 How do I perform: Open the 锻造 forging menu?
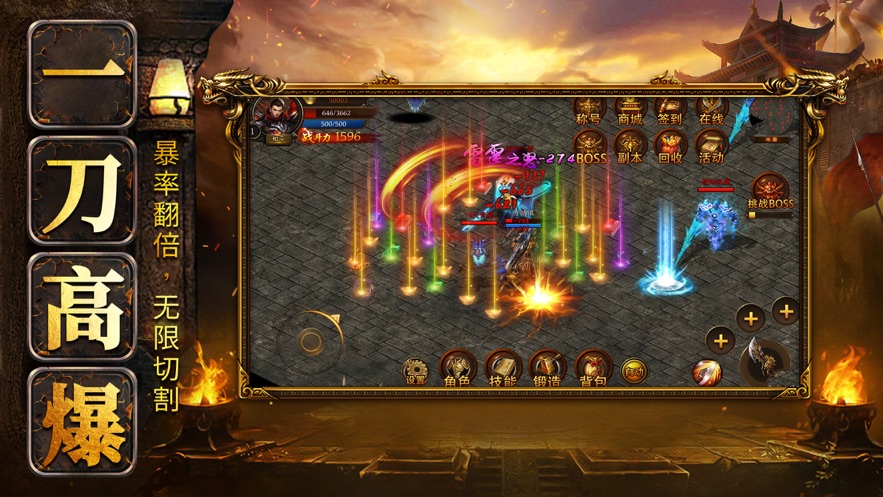click(547, 369)
